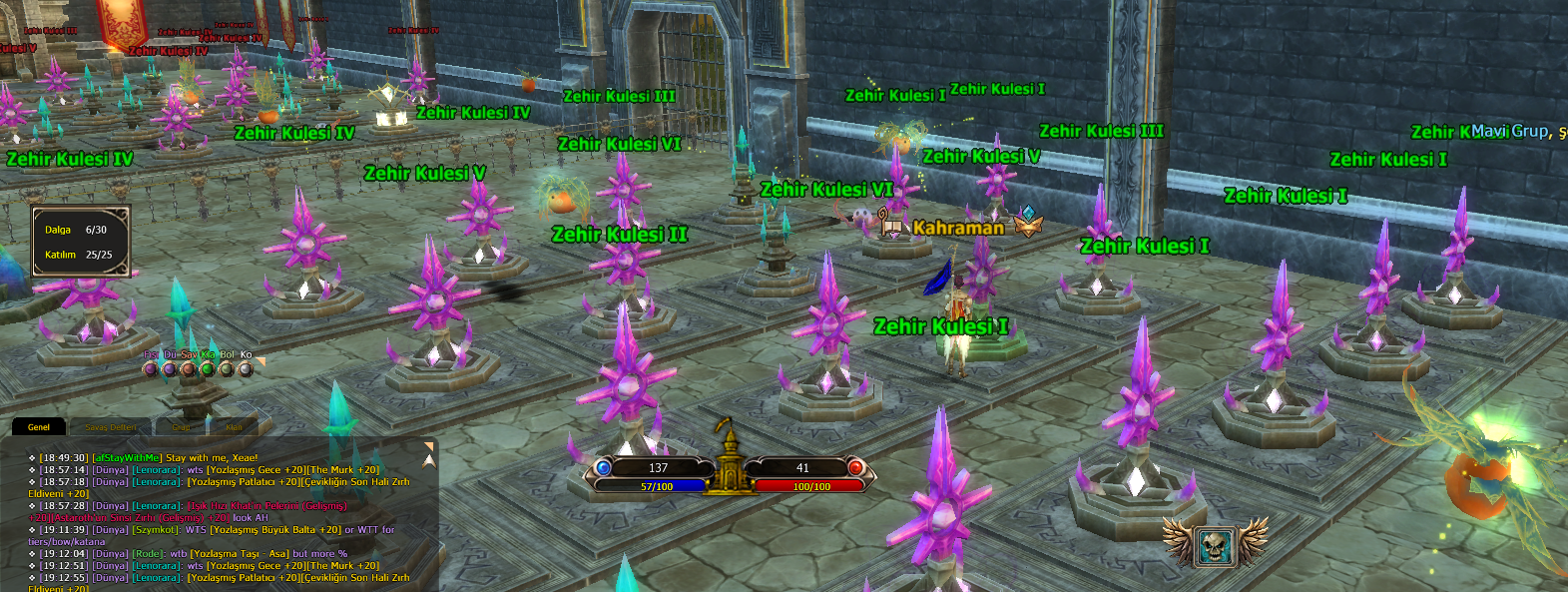This screenshot has width=1568, height=592.
Task: Click Lenorara's name in the chat log
Action: 158,470
